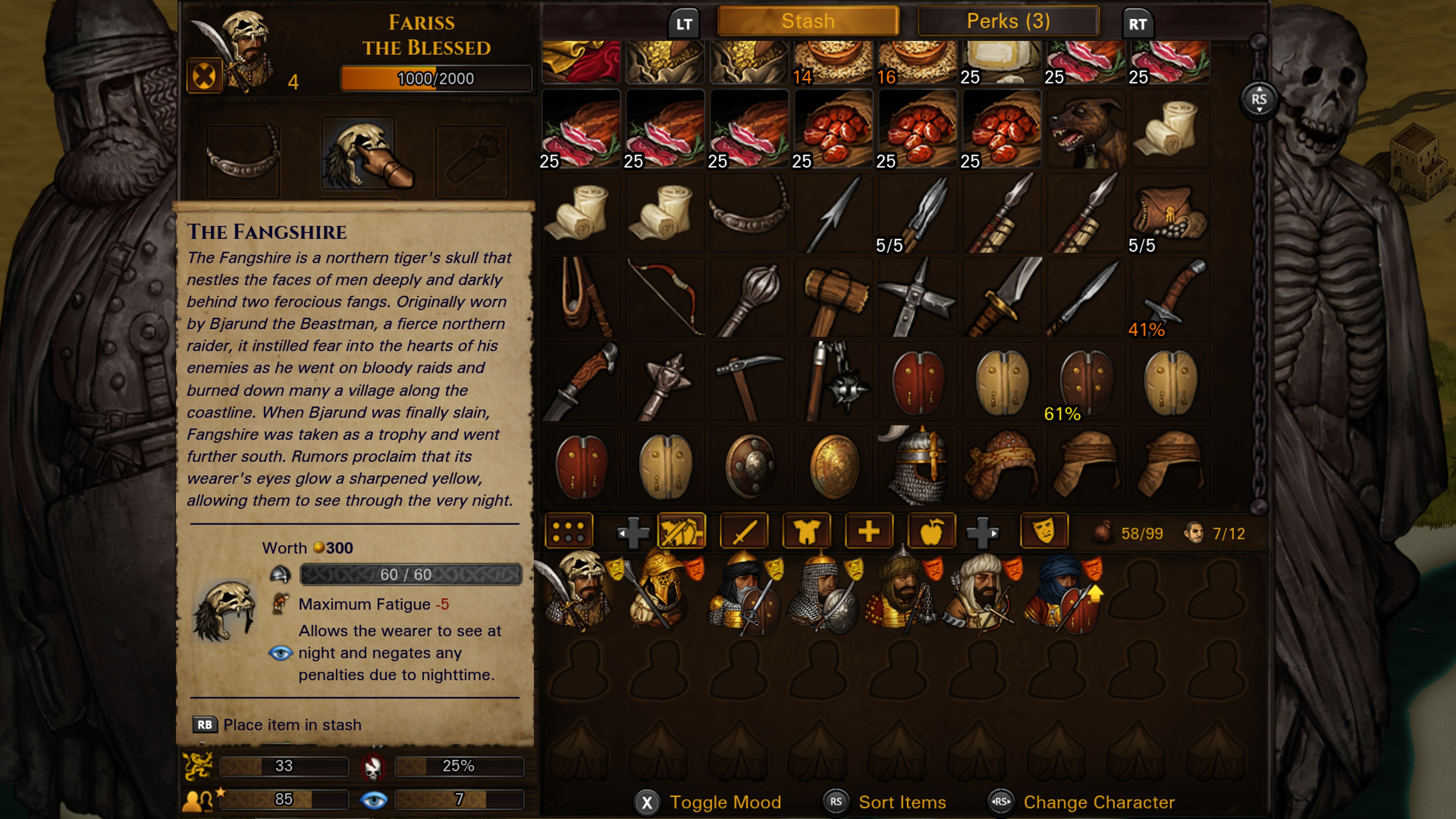Show only food with the apple filter
Image resolution: width=1456 pixels, height=819 pixels.
(x=931, y=532)
